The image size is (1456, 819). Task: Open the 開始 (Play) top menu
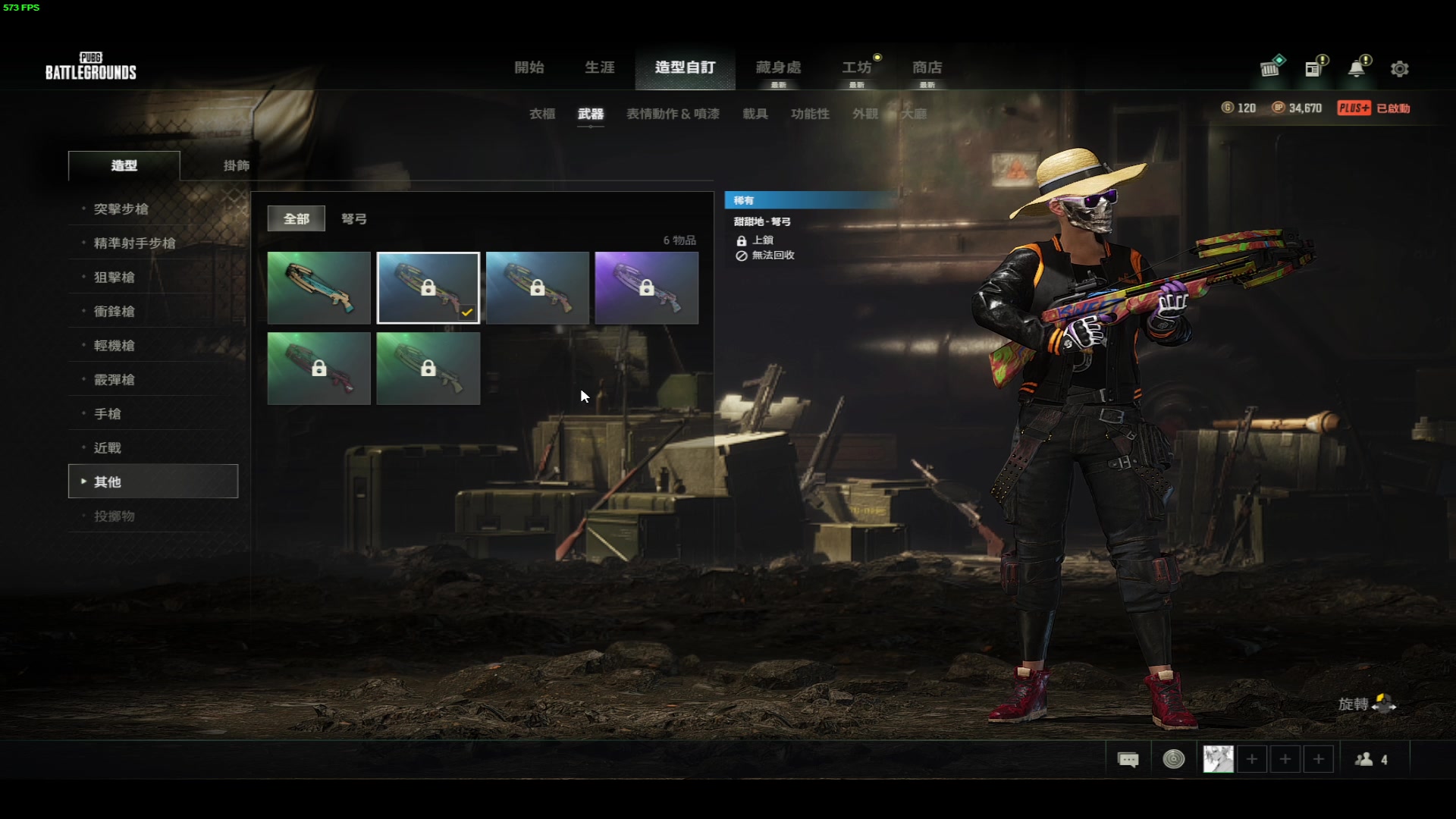click(529, 67)
